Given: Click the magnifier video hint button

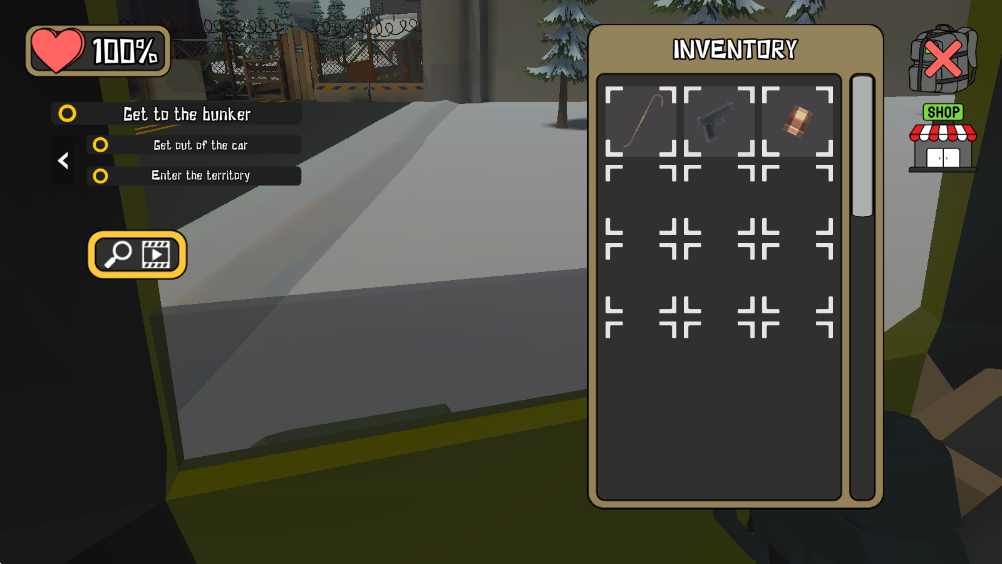Looking at the screenshot, I should click(x=138, y=255).
